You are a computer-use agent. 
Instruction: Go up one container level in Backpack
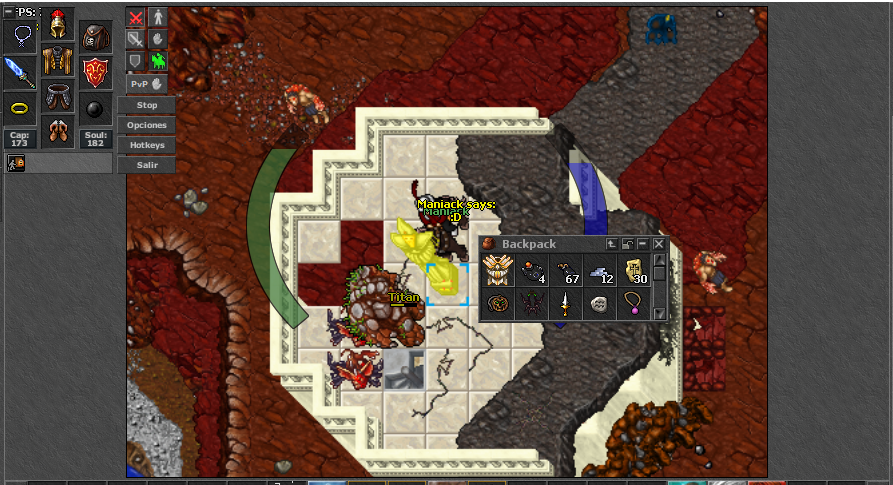pyautogui.click(x=611, y=244)
